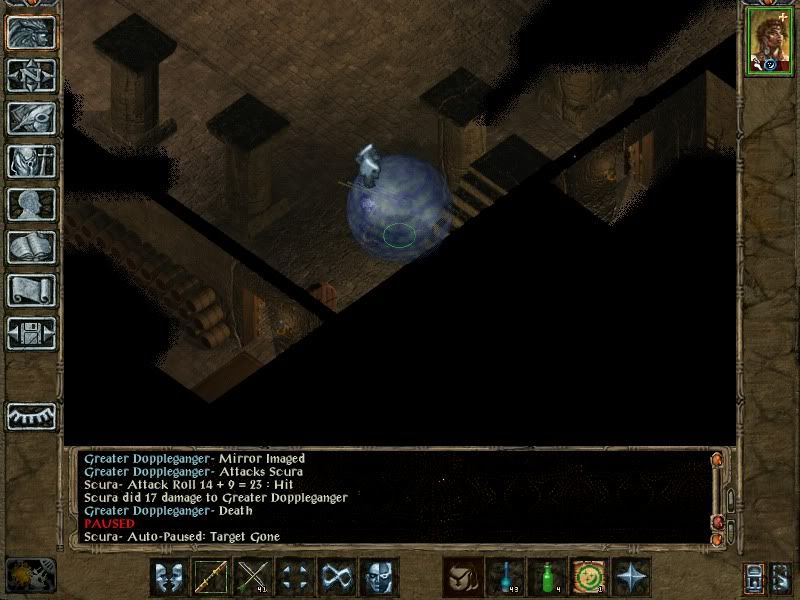The height and width of the screenshot is (600, 800).
Task: Open the options menu with the floppy disk
Action: click(x=32, y=333)
